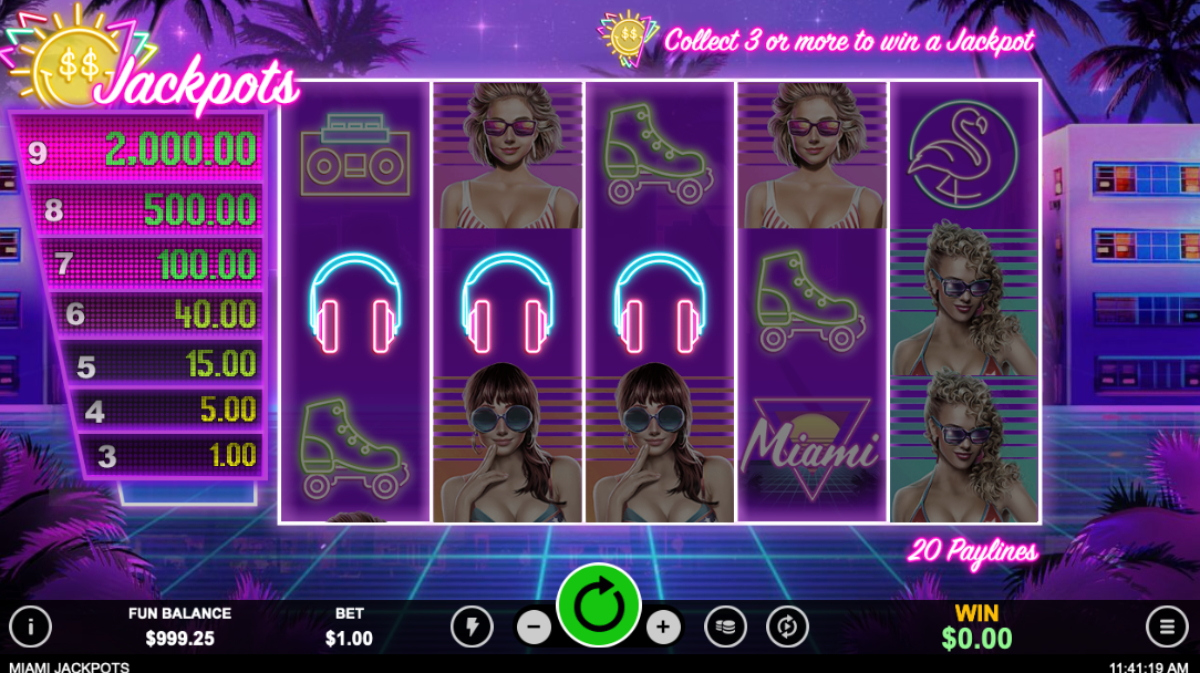Open the hamburger menu
Screen dimensions: 1200x673
pyautogui.click(x=1166, y=627)
